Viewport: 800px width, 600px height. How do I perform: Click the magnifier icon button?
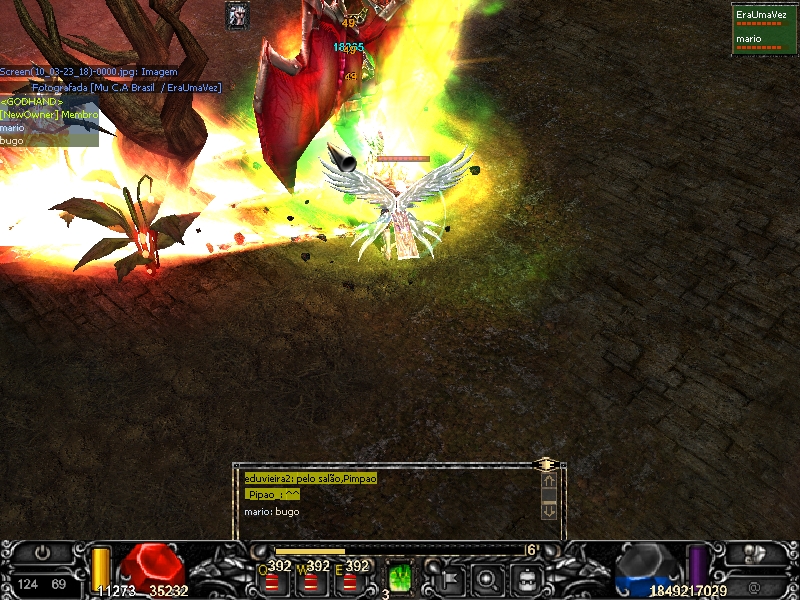click(x=488, y=578)
